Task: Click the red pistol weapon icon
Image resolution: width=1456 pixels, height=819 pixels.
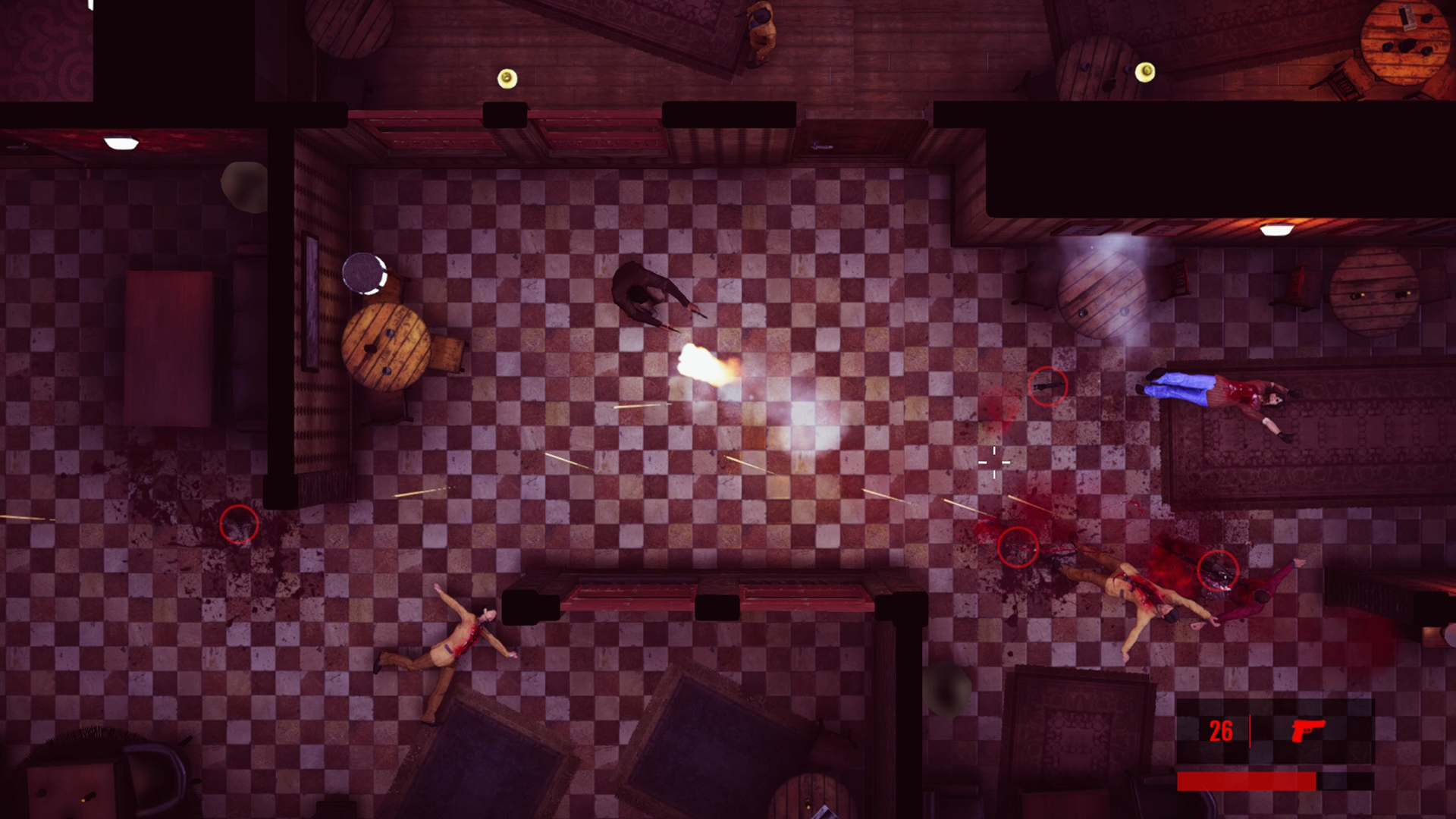Action: coord(1307,730)
